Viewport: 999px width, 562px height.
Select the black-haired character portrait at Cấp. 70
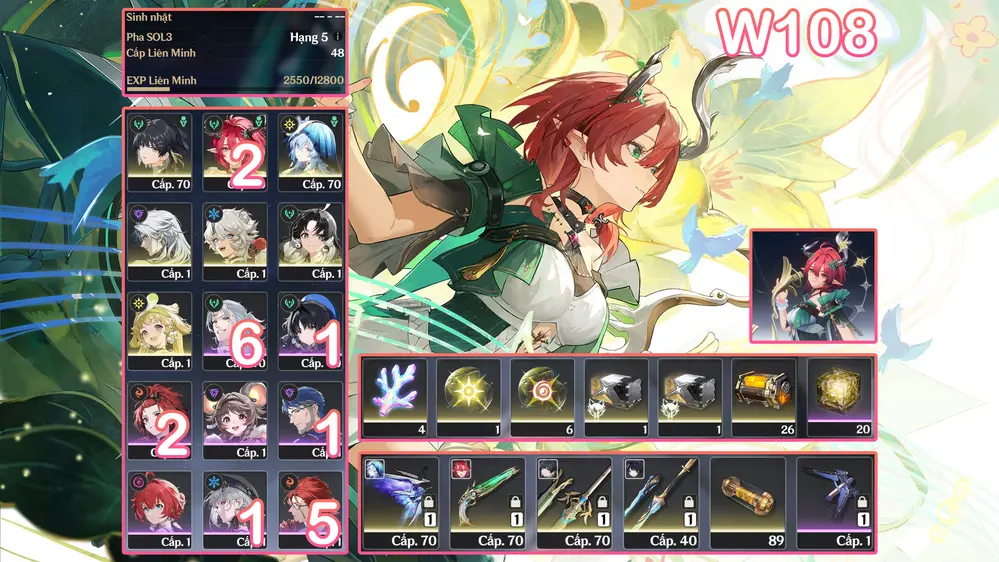pyautogui.click(x=158, y=150)
